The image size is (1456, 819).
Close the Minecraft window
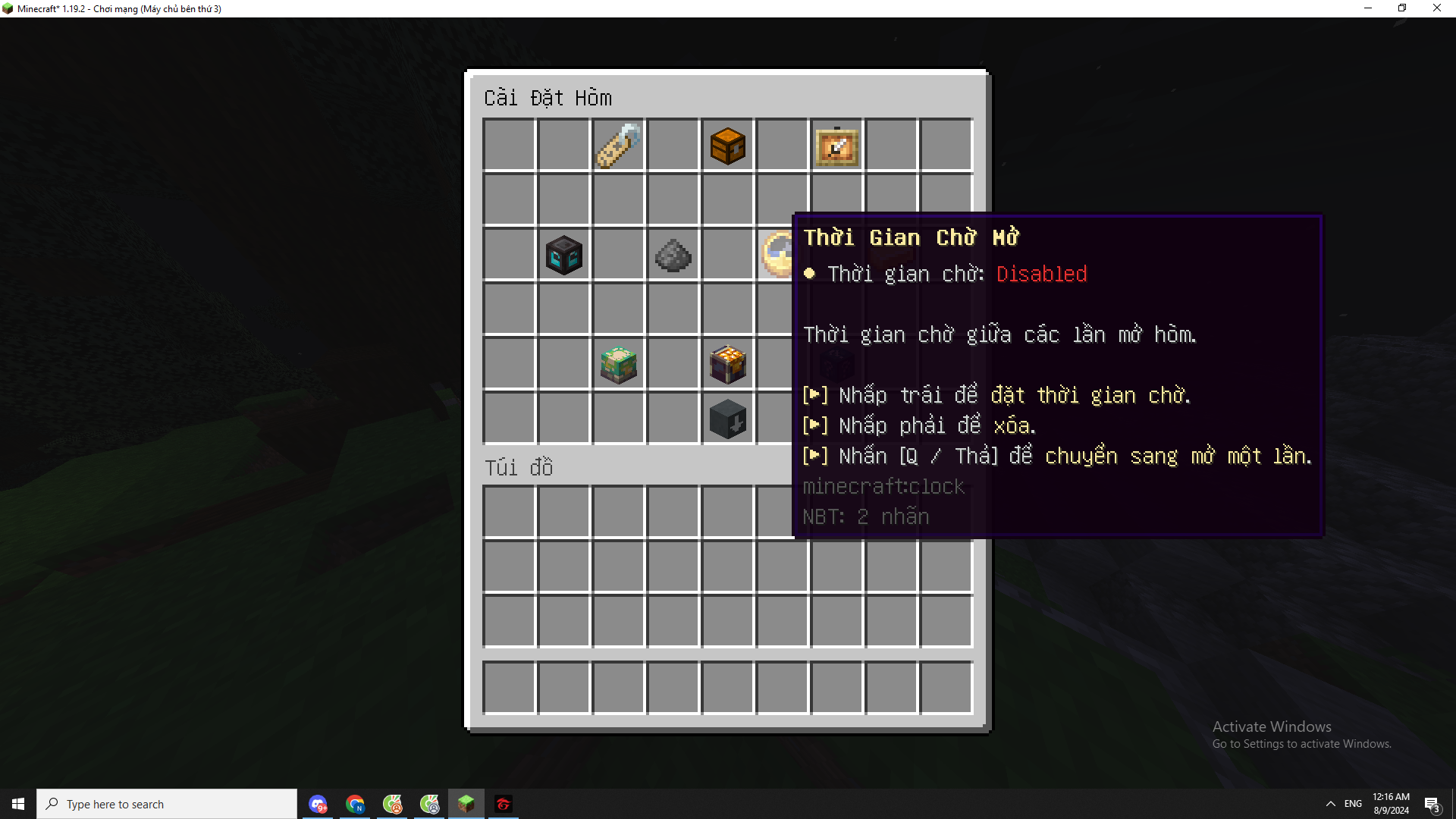1436,8
